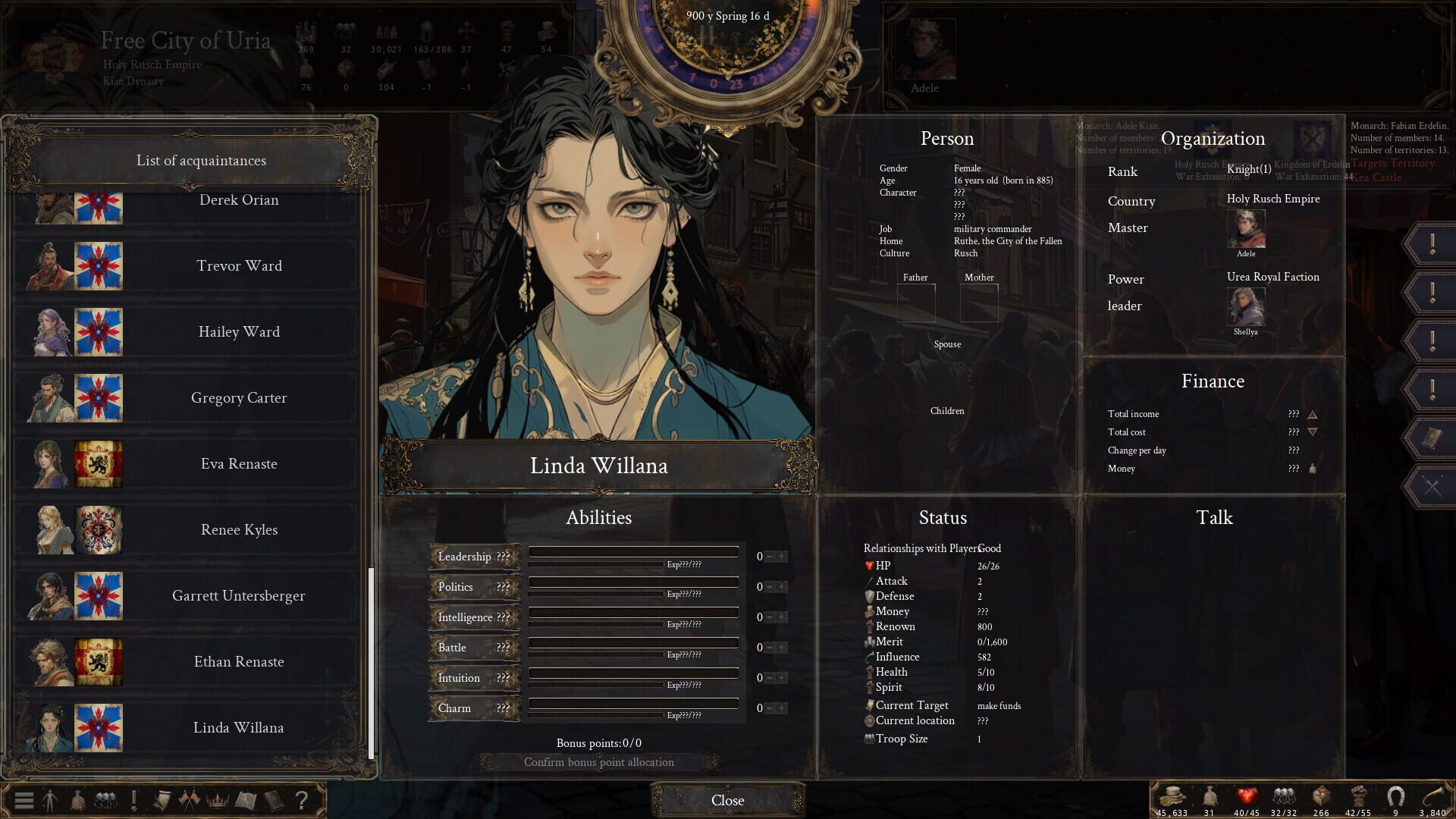This screenshot has height=819, width=1456.
Task: Expand the Mother portrait slot in Person panel
Action: click(x=979, y=302)
